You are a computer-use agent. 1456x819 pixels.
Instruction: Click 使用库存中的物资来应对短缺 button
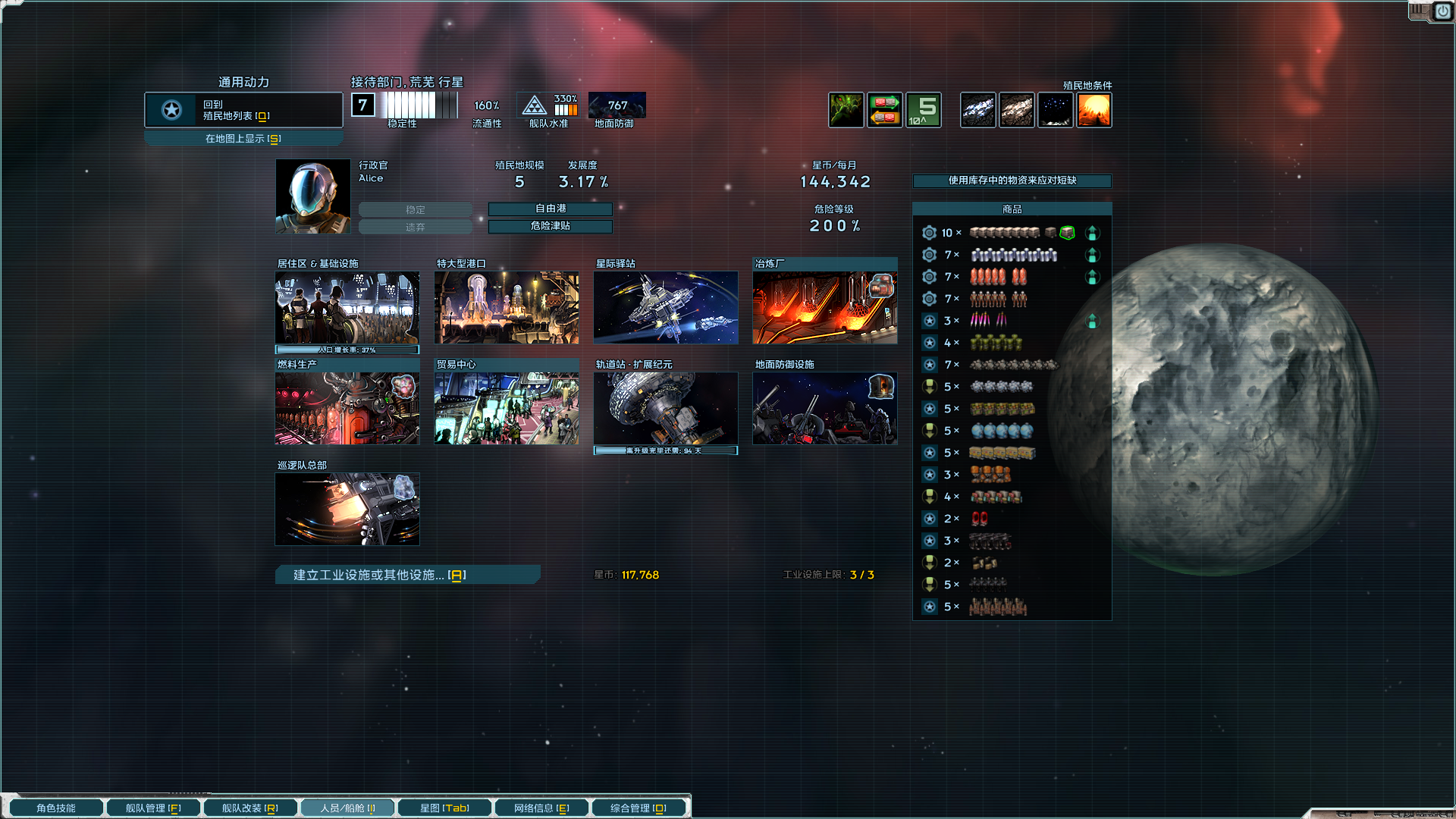[1012, 180]
